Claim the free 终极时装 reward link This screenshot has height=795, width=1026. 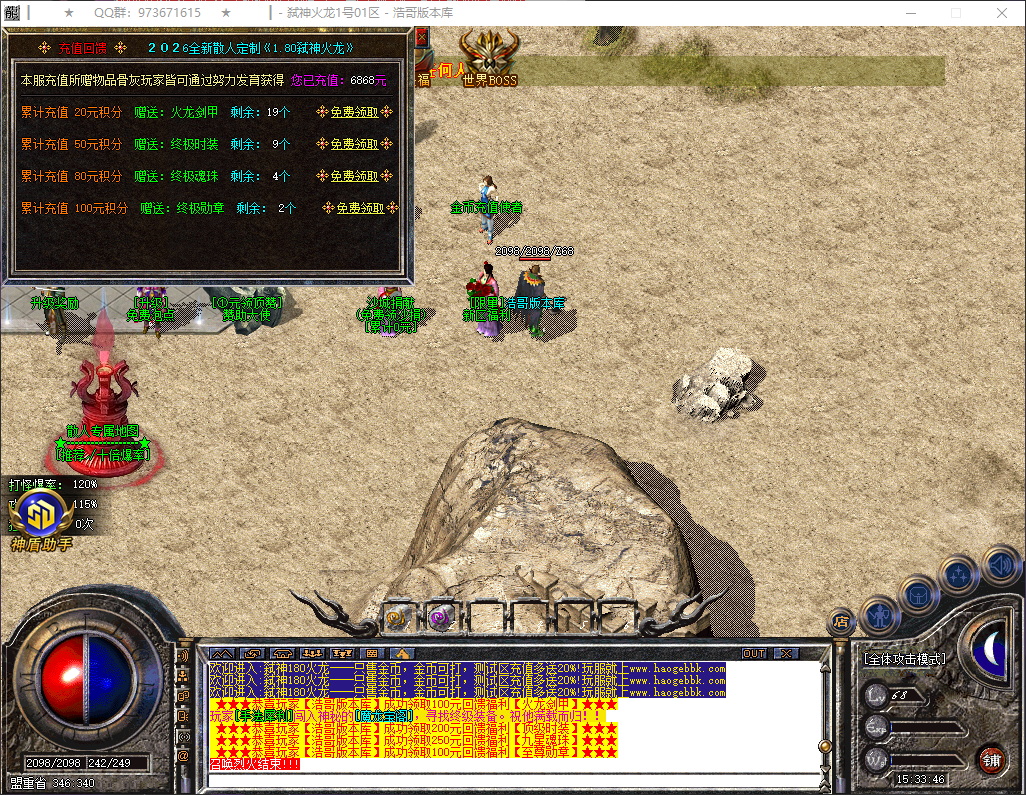[x=354, y=144]
